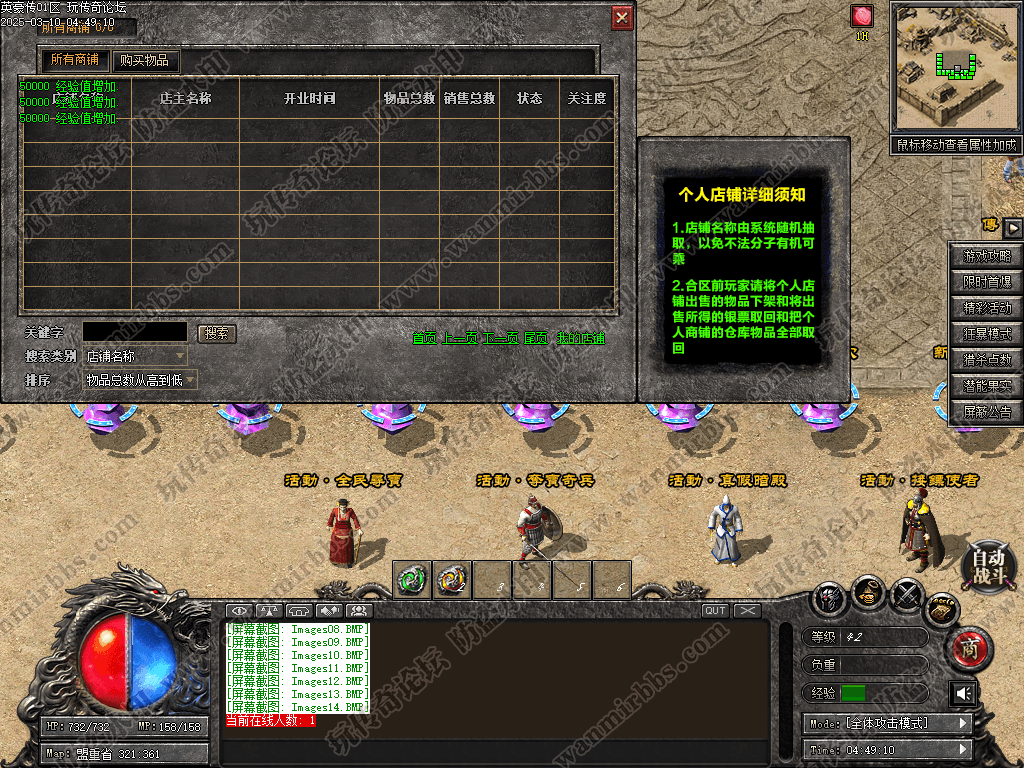Viewport: 1024px width, 768px height.
Task: Close the shop list window
Action: 622,17
